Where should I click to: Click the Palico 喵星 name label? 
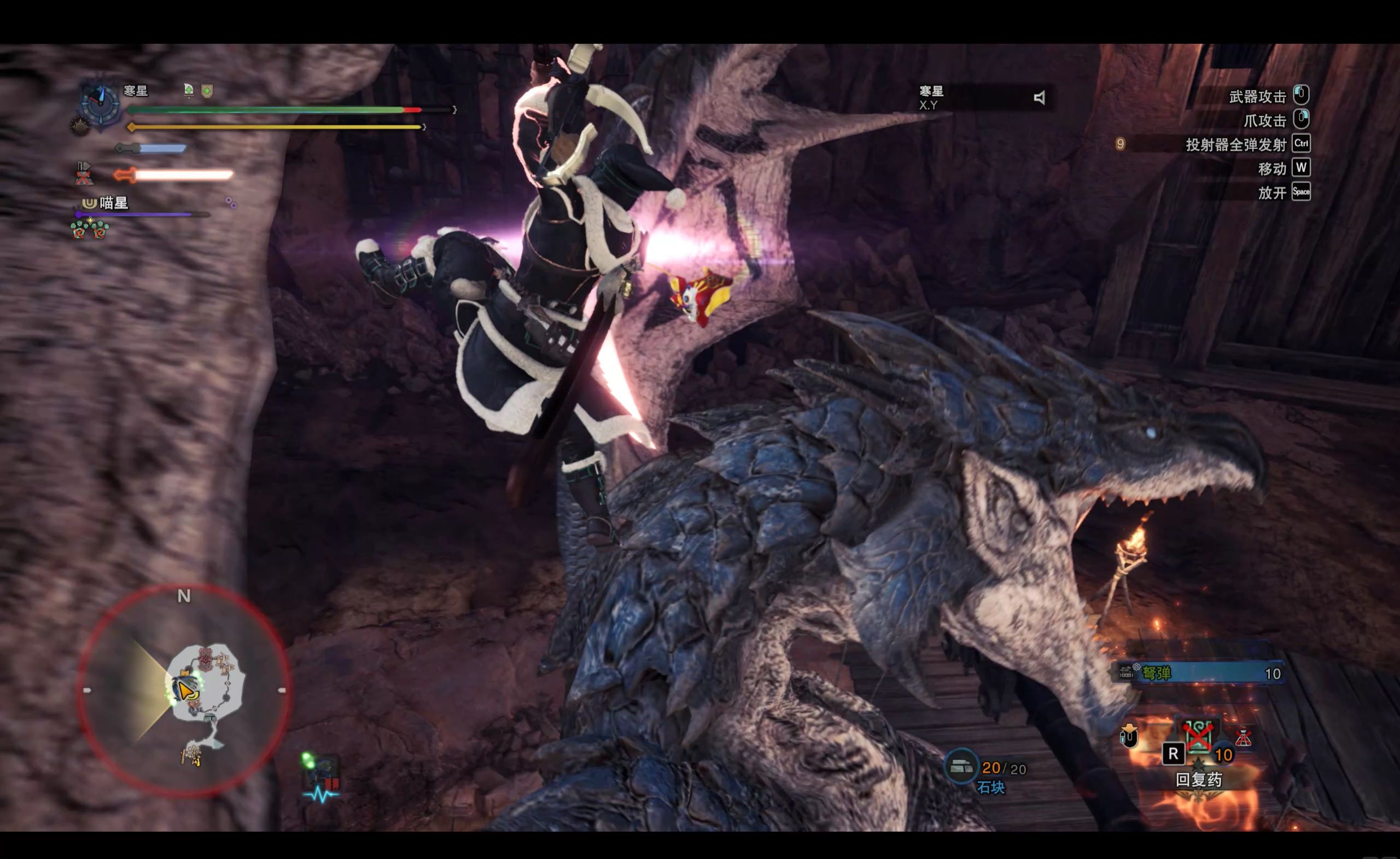point(113,203)
